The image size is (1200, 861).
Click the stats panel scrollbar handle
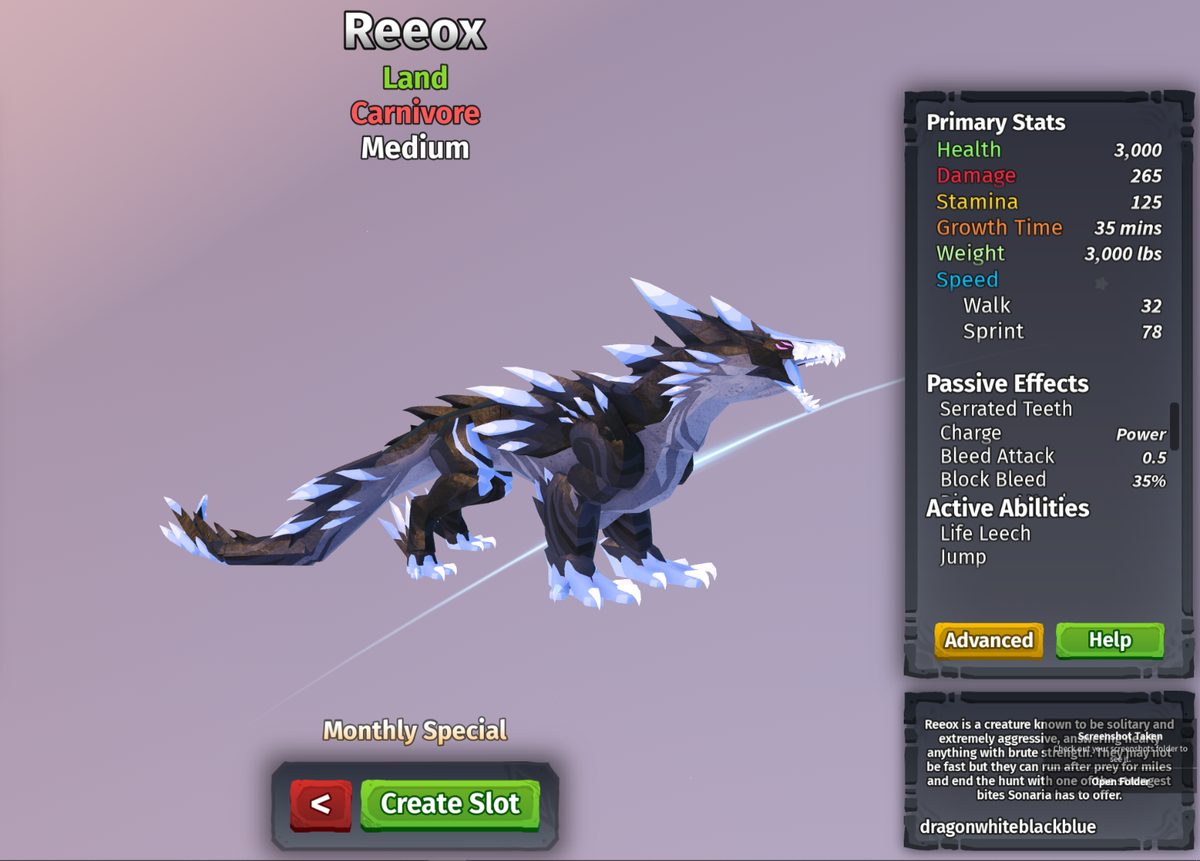click(x=1174, y=426)
